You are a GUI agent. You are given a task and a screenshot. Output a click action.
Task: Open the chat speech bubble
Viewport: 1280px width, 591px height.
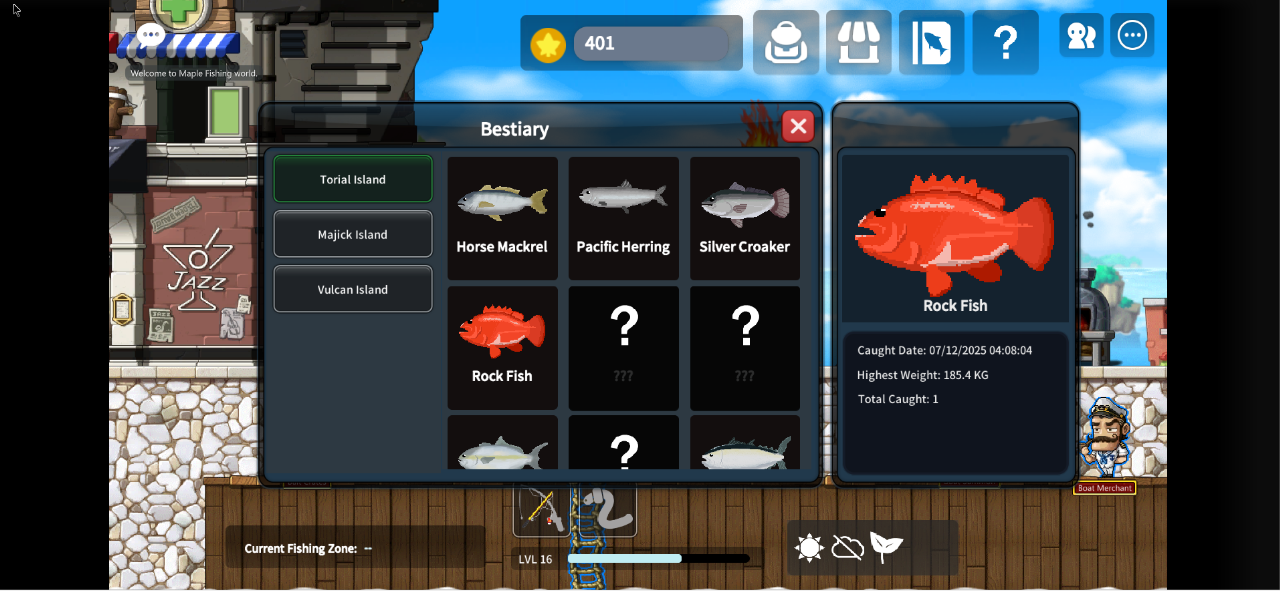pyautogui.click(x=151, y=35)
